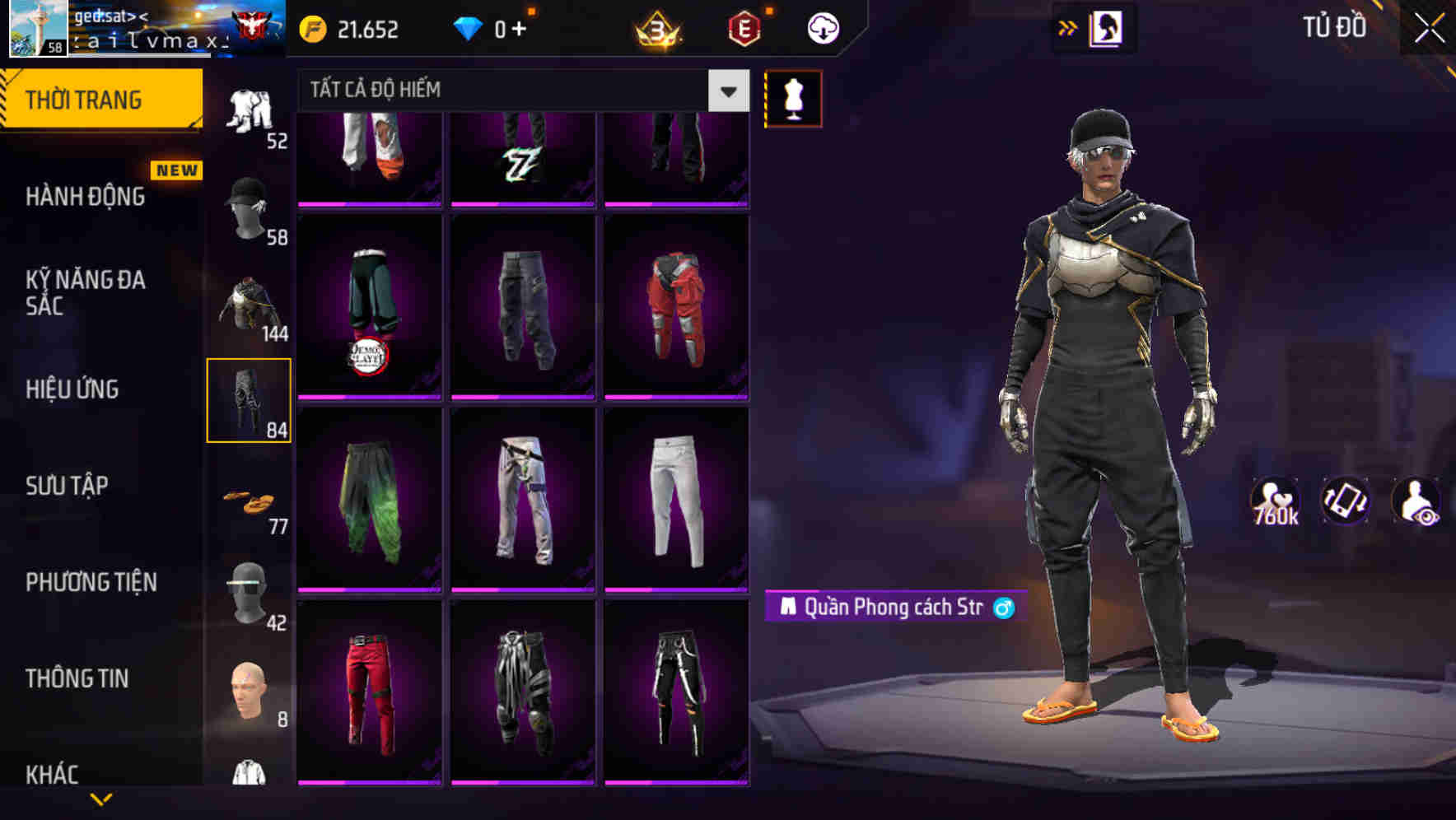Open the diamond top-up icon
Screen dimensions: 1456x820
[x=468, y=27]
